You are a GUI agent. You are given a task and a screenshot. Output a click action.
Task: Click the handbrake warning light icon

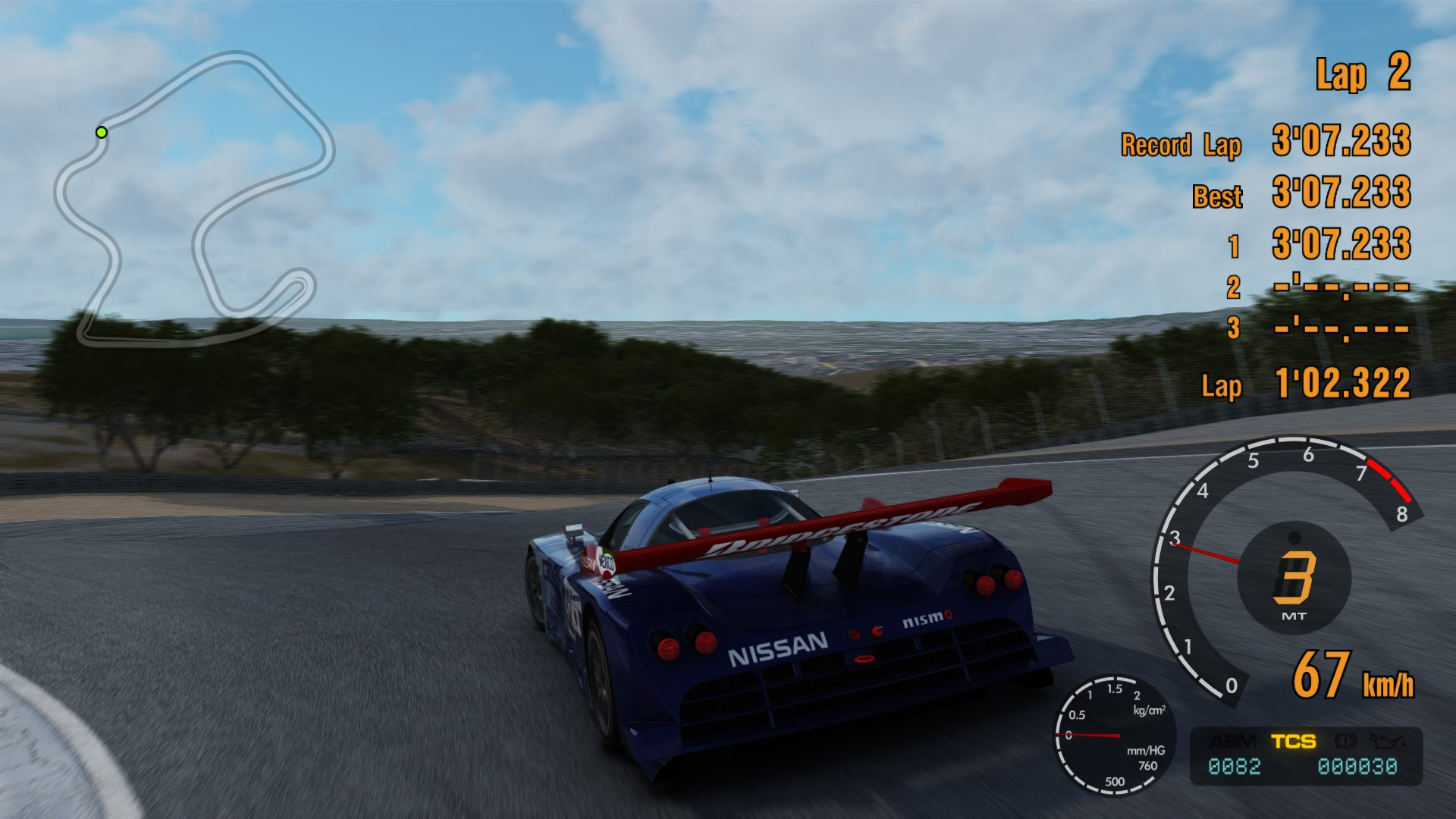click(1344, 742)
